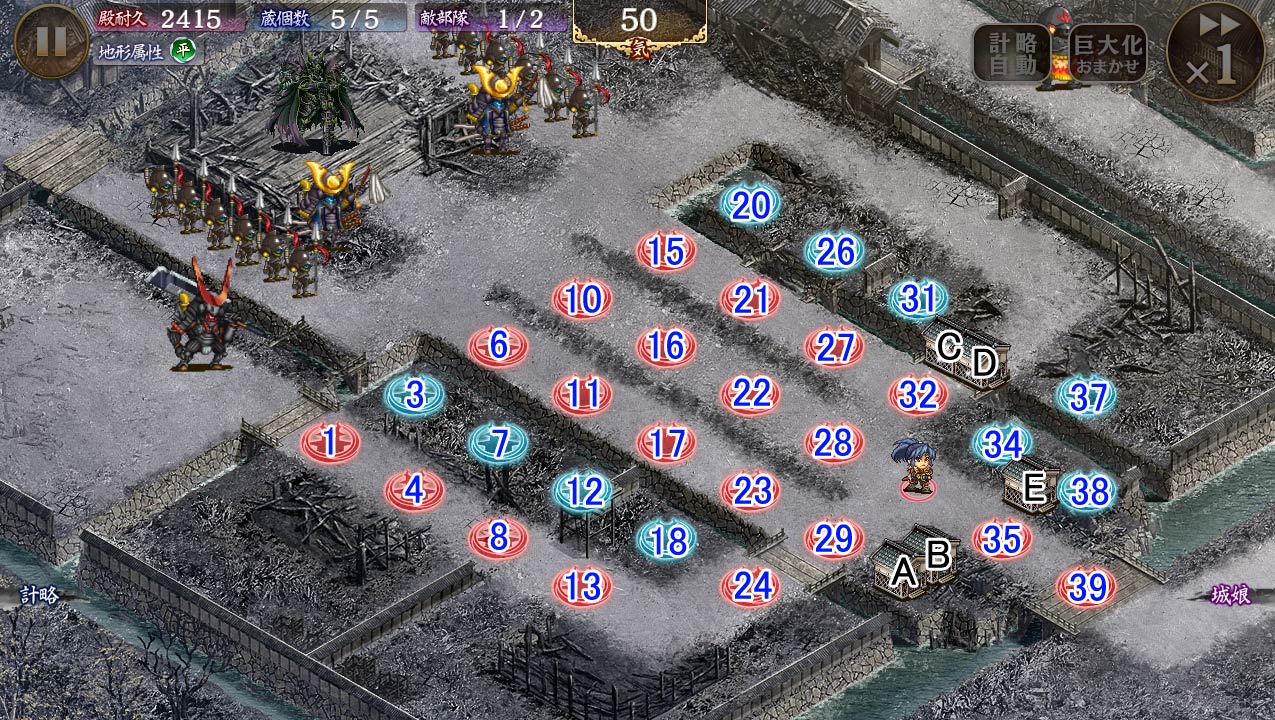The width and height of the screenshot is (1275, 720).
Task: Choose red deployment tile 15
Action: click(x=666, y=252)
